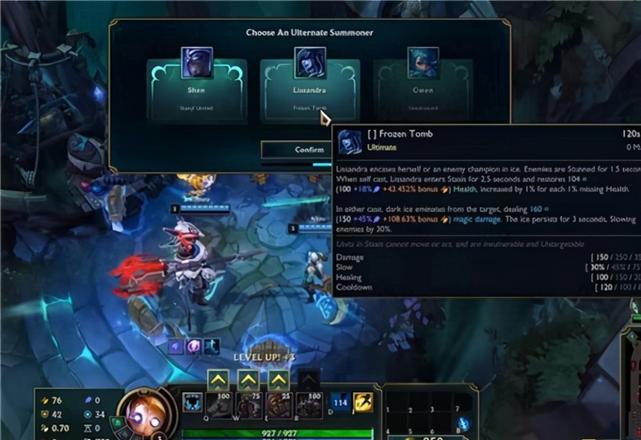The width and height of the screenshot is (641, 440).
Task: Level up the W ability
Action: [248, 380]
